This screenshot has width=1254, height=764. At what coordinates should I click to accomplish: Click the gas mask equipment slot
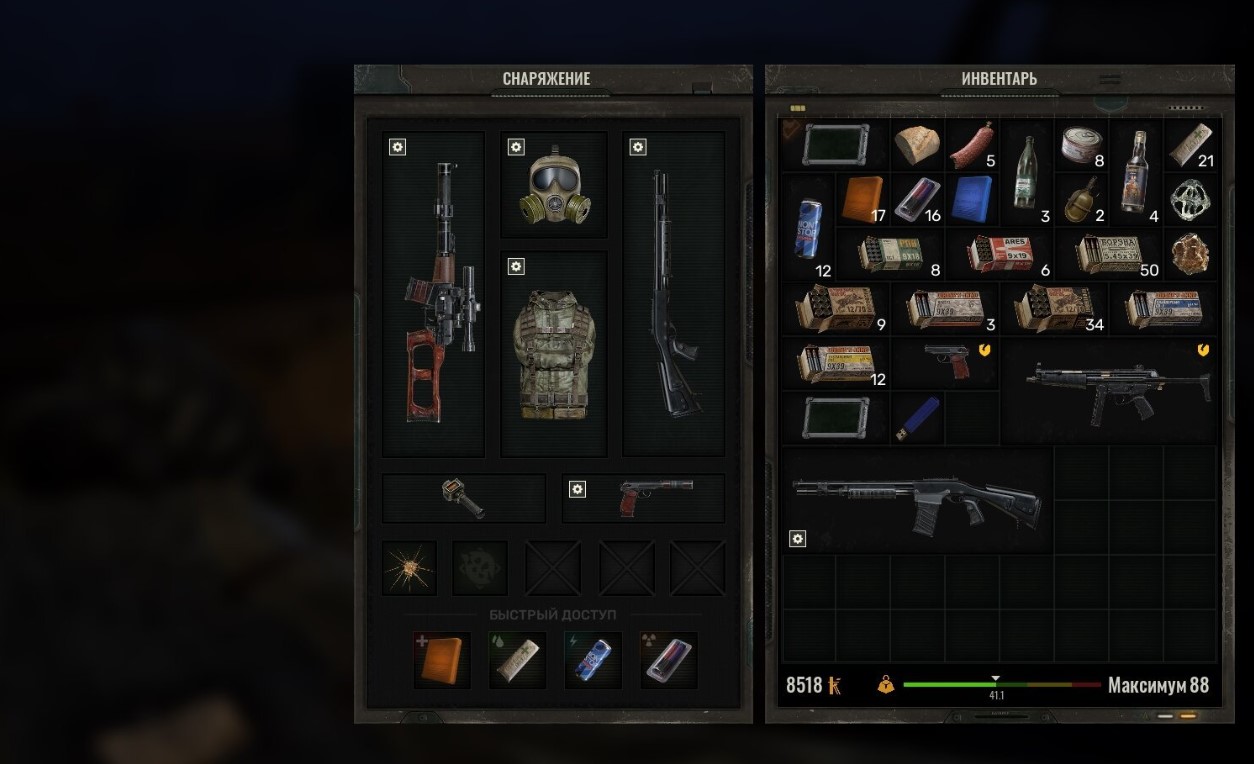pyautogui.click(x=554, y=187)
